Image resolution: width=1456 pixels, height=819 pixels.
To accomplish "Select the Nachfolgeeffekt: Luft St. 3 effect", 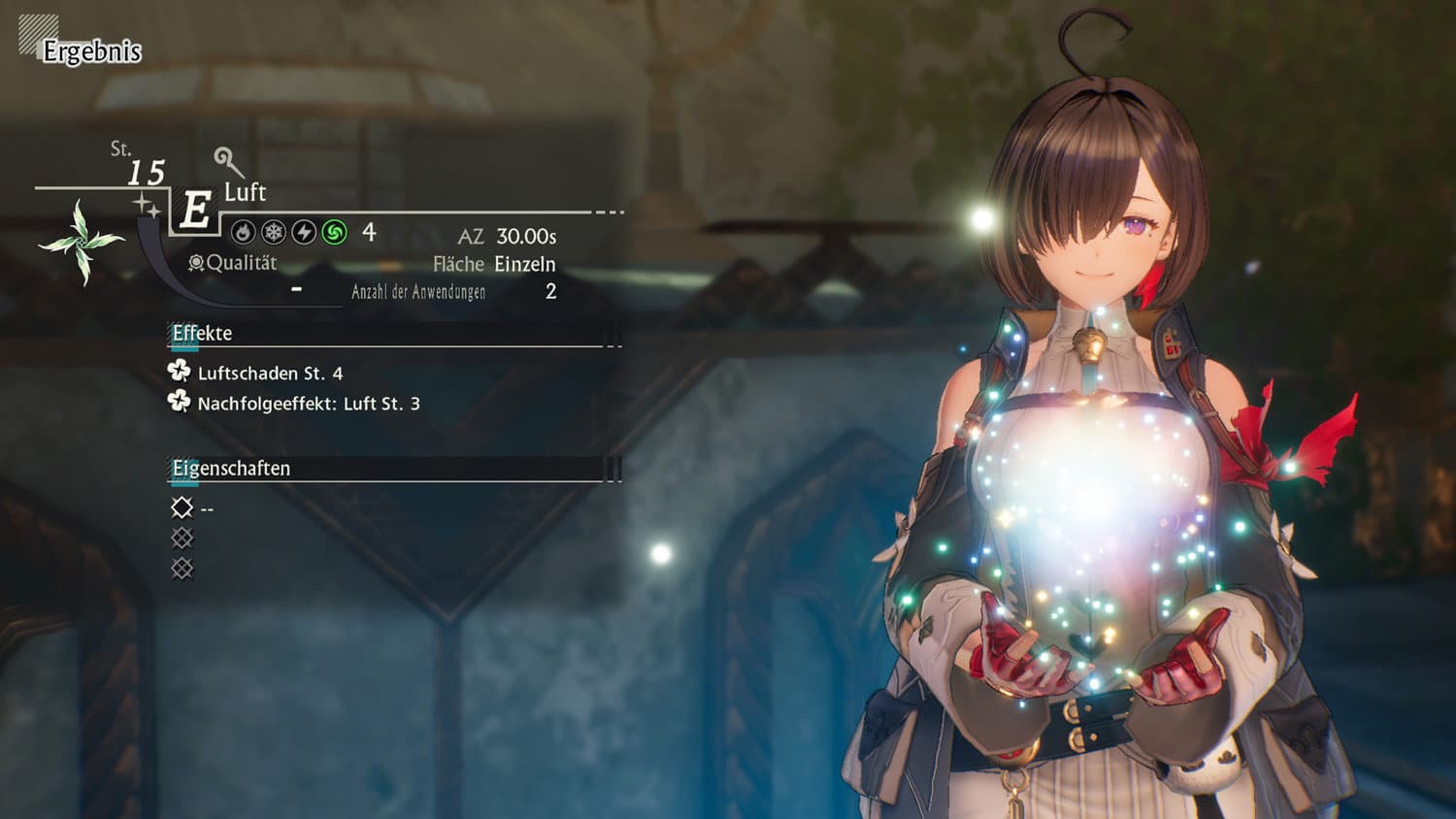I will tap(308, 403).
